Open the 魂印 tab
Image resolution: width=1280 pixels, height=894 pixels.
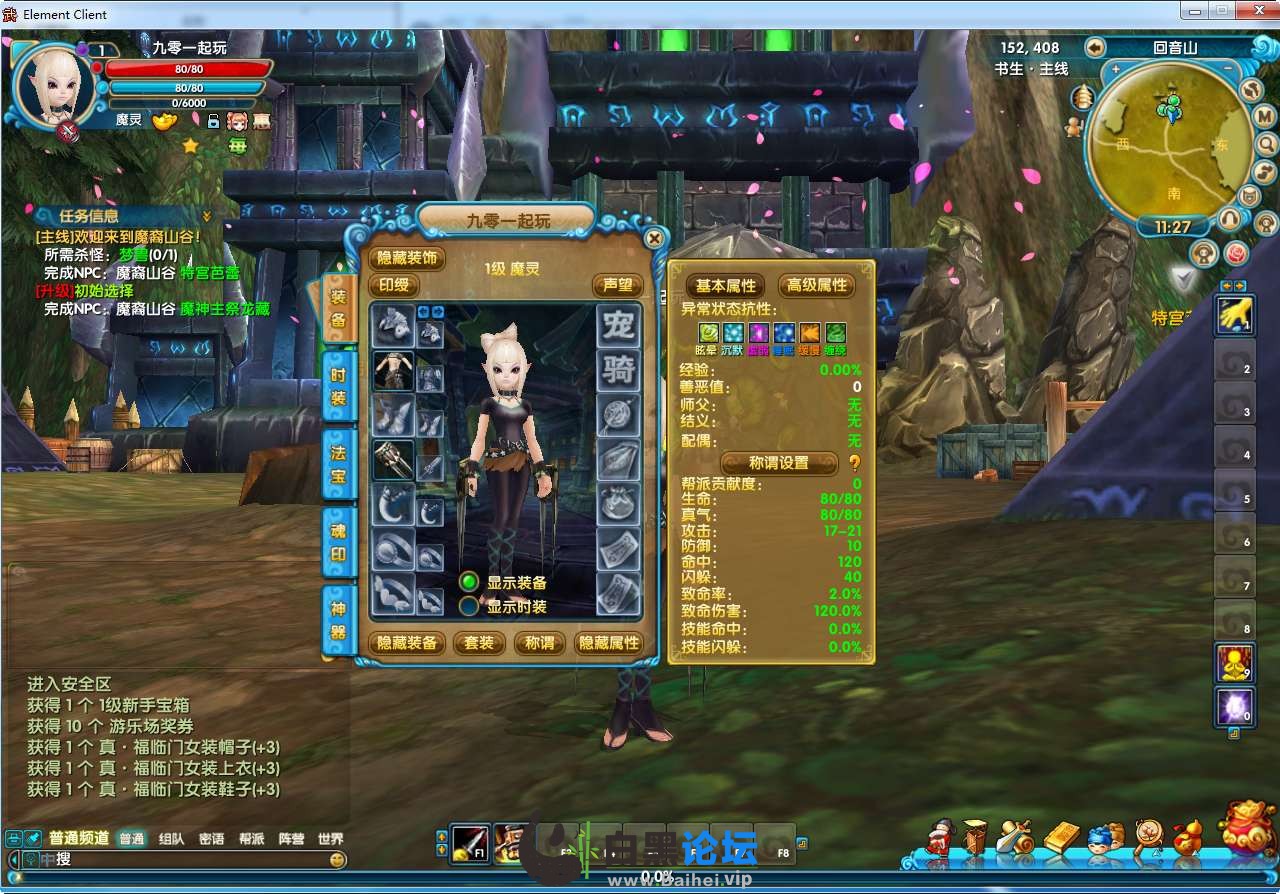(x=338, y=540)
